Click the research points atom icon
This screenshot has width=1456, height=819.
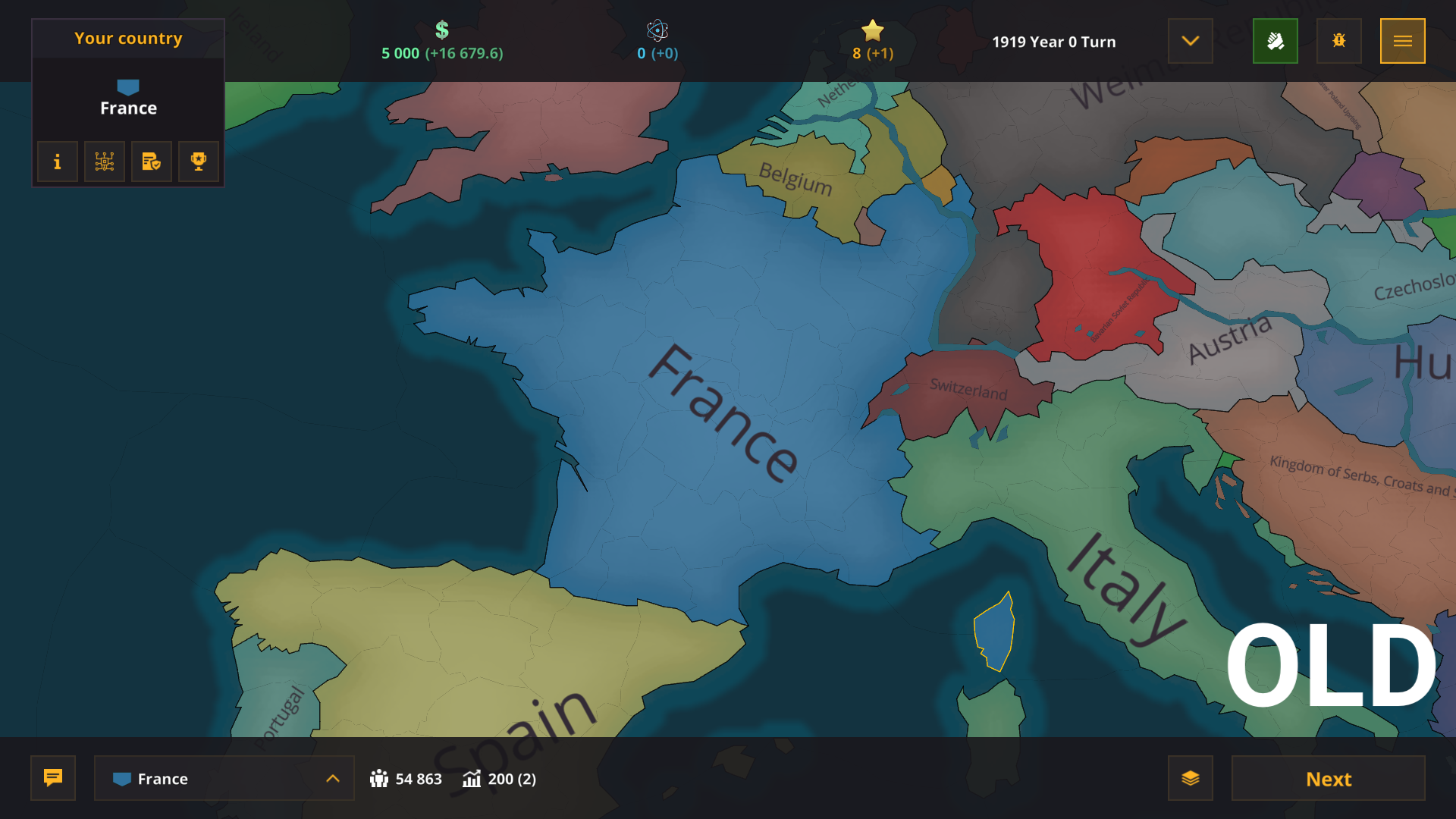click(x=657, y=32)
